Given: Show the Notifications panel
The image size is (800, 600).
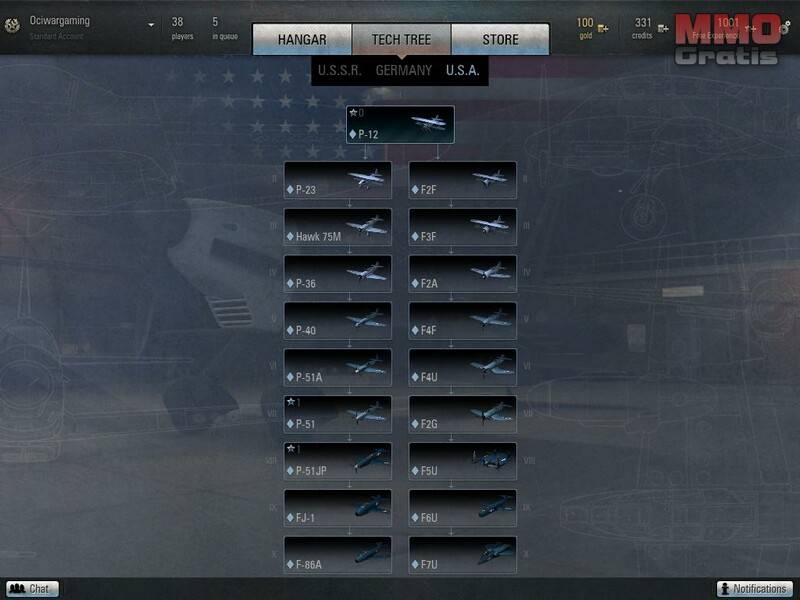Looking at the screenshot, I should coord(754,589).
